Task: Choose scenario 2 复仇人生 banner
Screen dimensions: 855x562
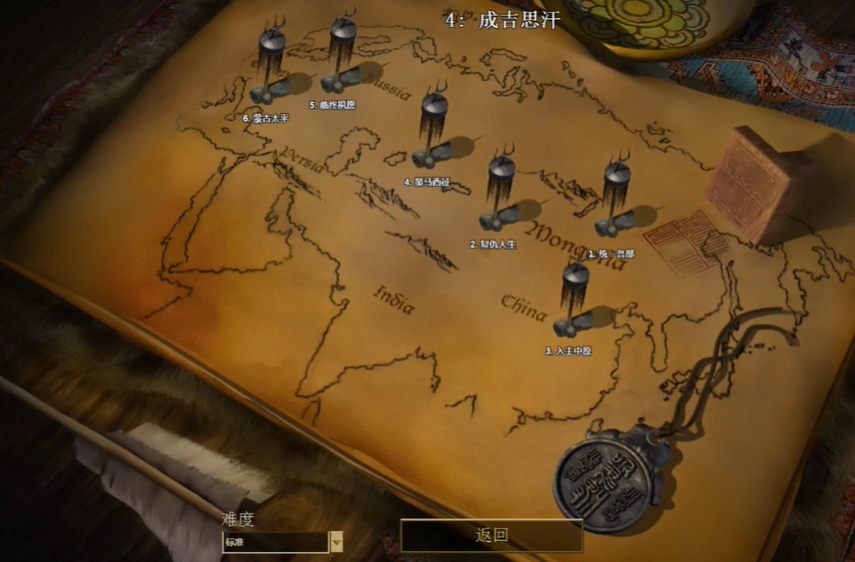Action: tap(500, 196)
